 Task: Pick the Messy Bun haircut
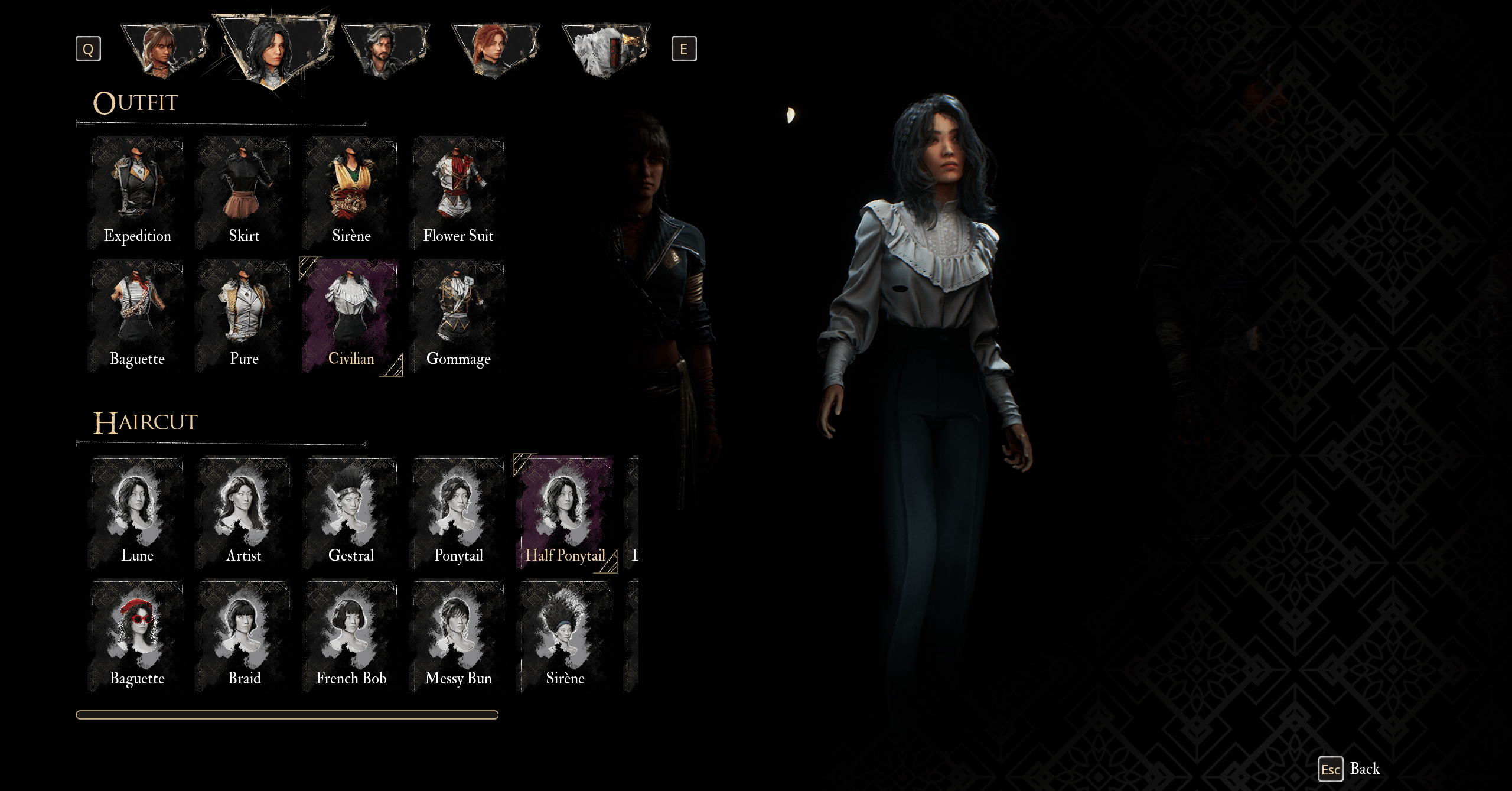coord(458,636)
